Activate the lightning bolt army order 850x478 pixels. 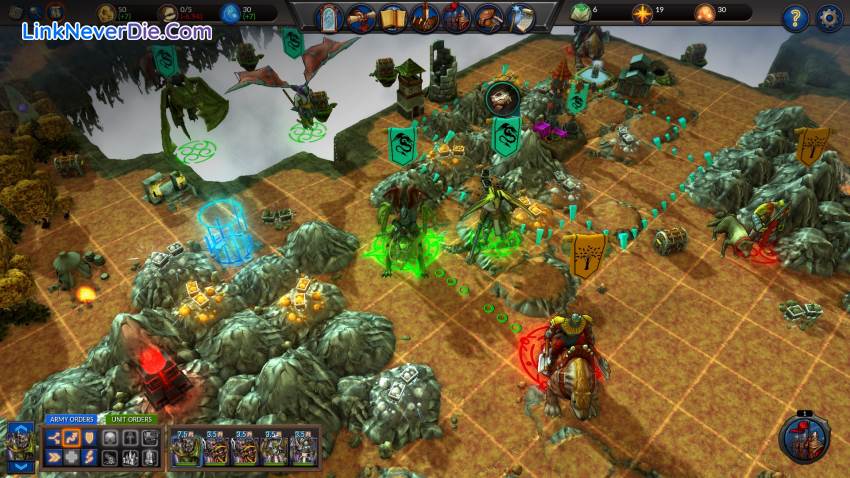[x=88, y=457]
